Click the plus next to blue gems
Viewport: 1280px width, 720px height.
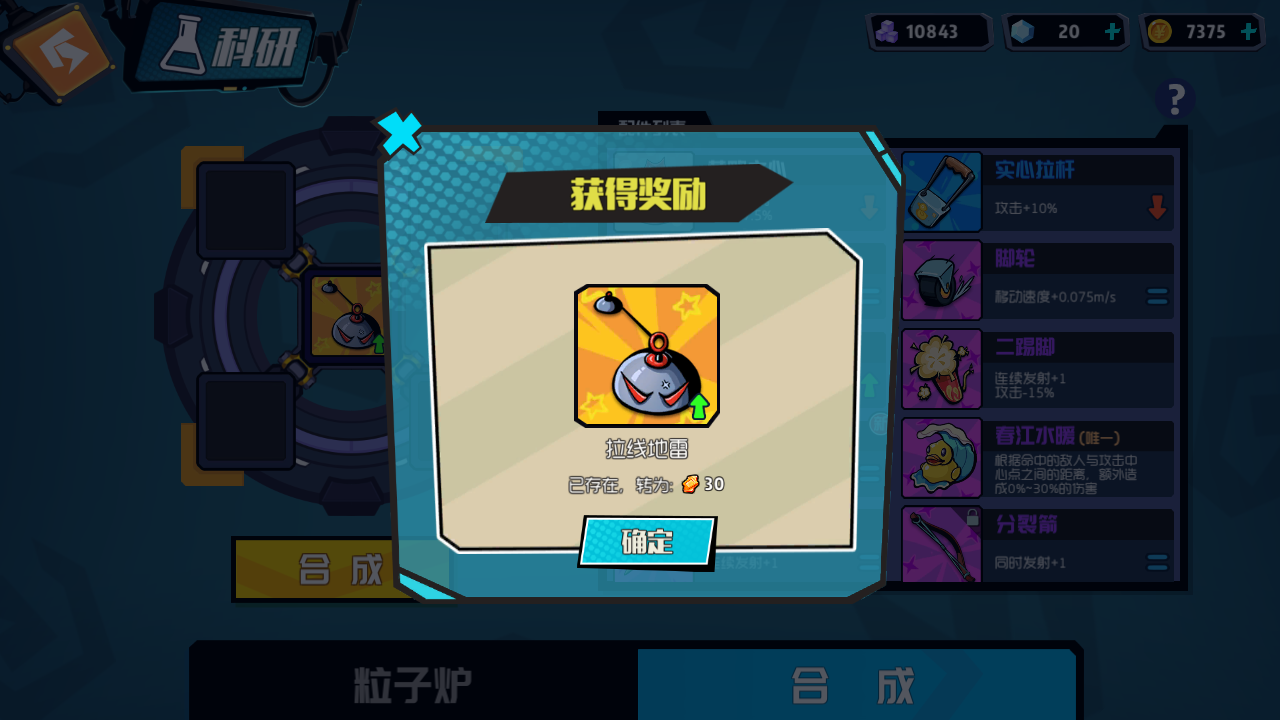click(x=1110, y=31)
